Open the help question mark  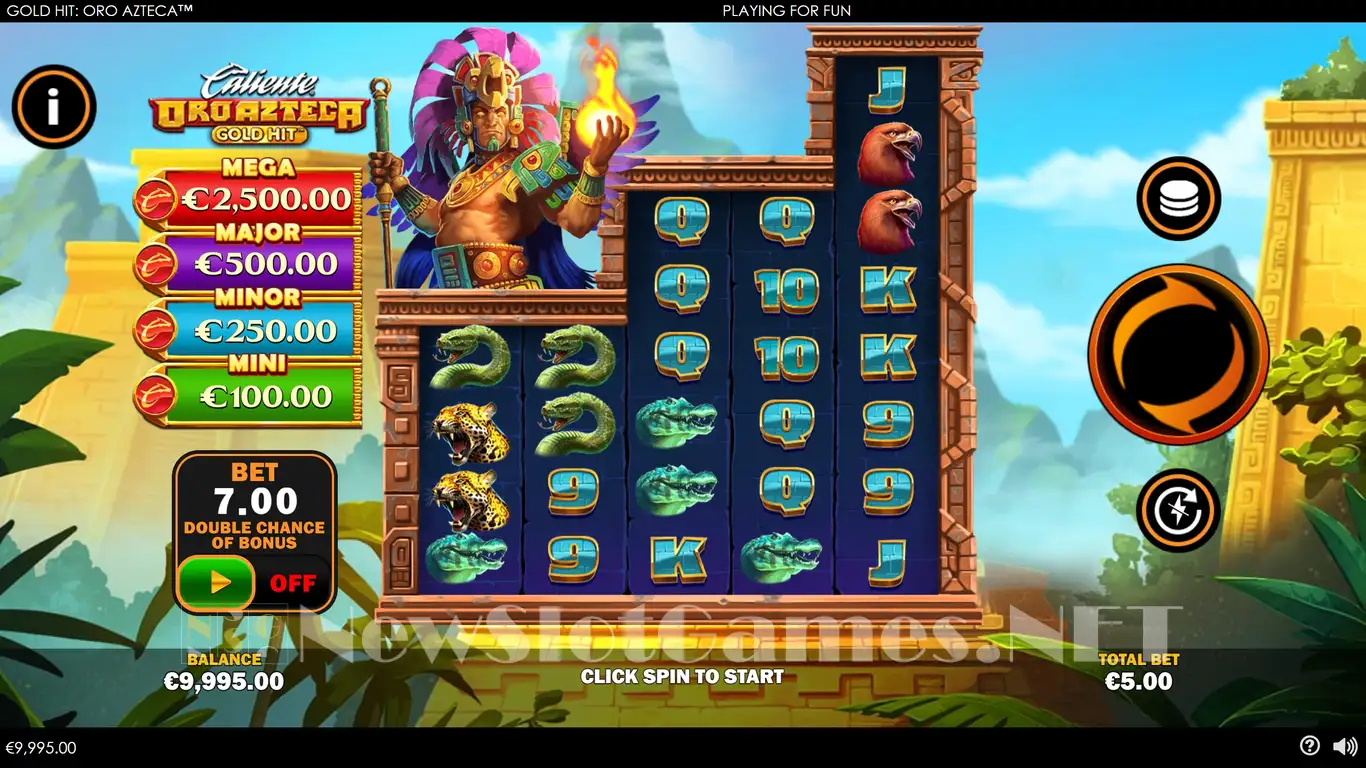click(x=1309, y=746)
